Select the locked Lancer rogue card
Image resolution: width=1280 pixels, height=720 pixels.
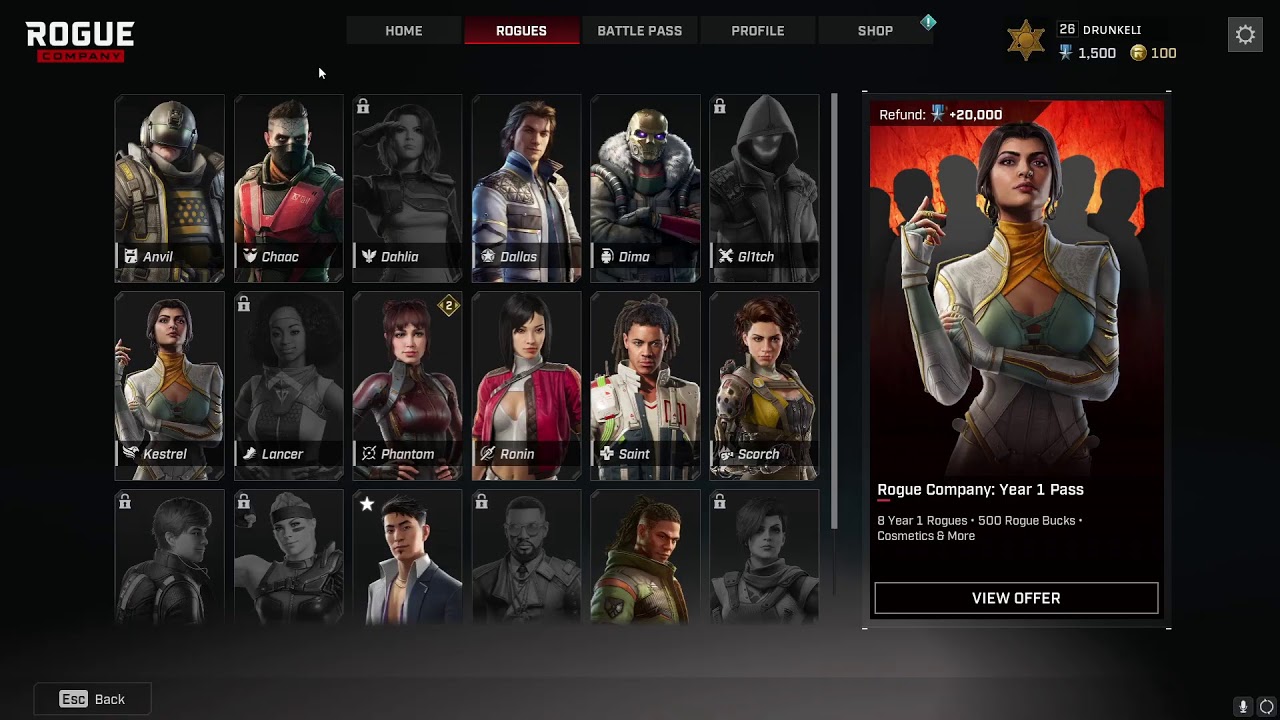click(289, 386)
